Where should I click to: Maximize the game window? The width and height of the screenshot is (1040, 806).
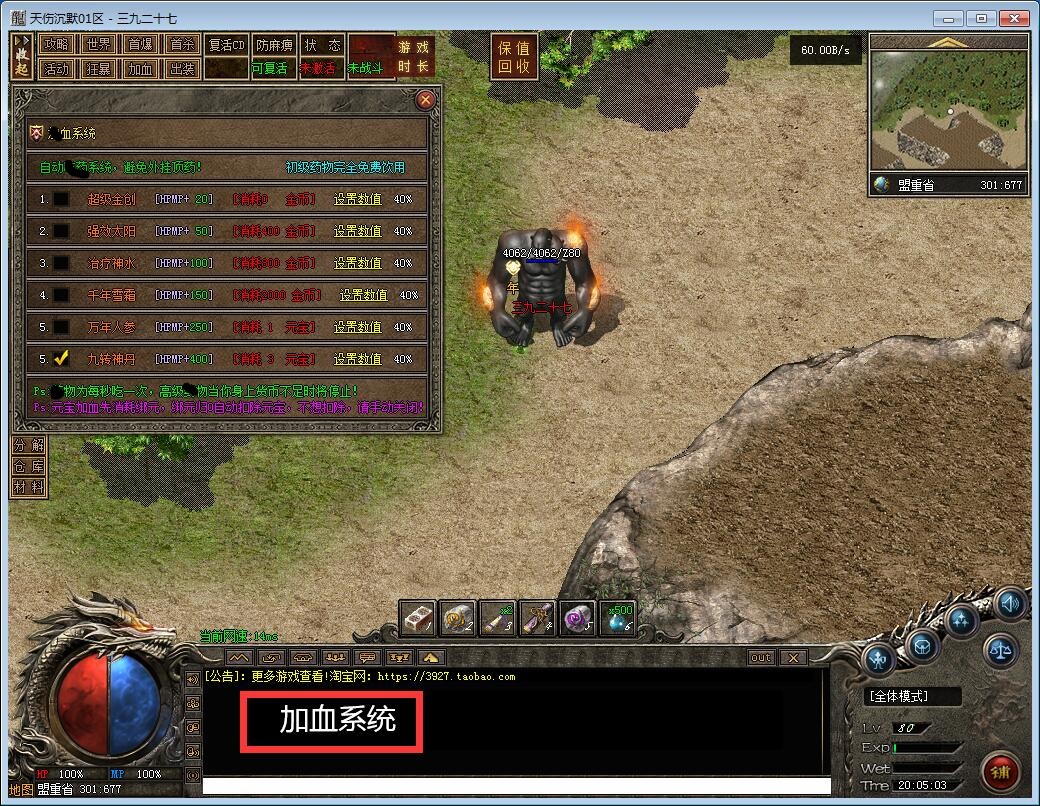tap(983, 18)
